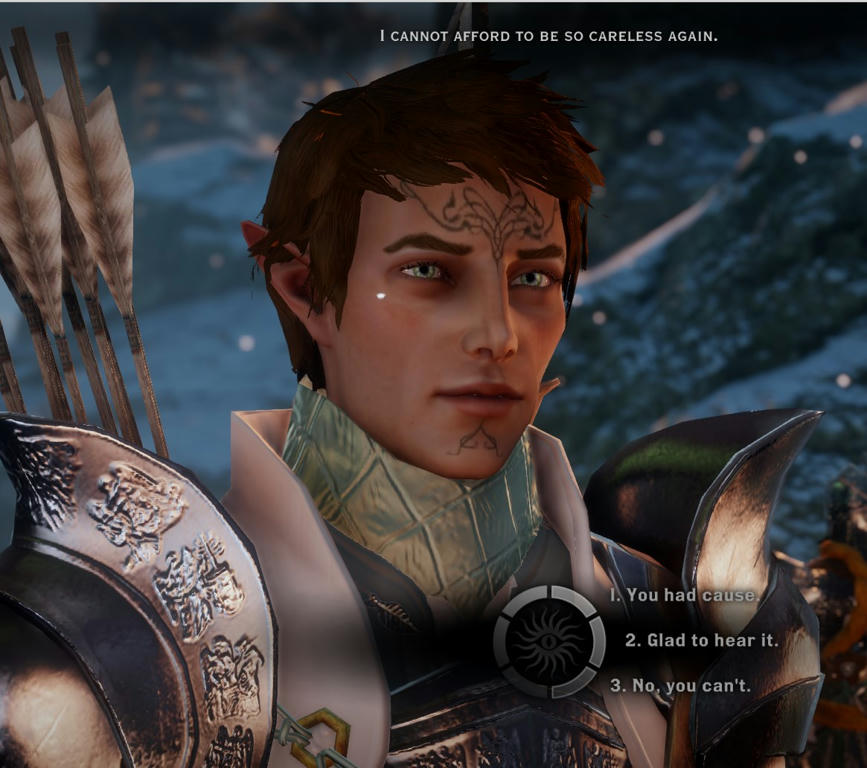Select the "Glad to hear it." response
The image size is (867, 768).
[x=701, y=640]
